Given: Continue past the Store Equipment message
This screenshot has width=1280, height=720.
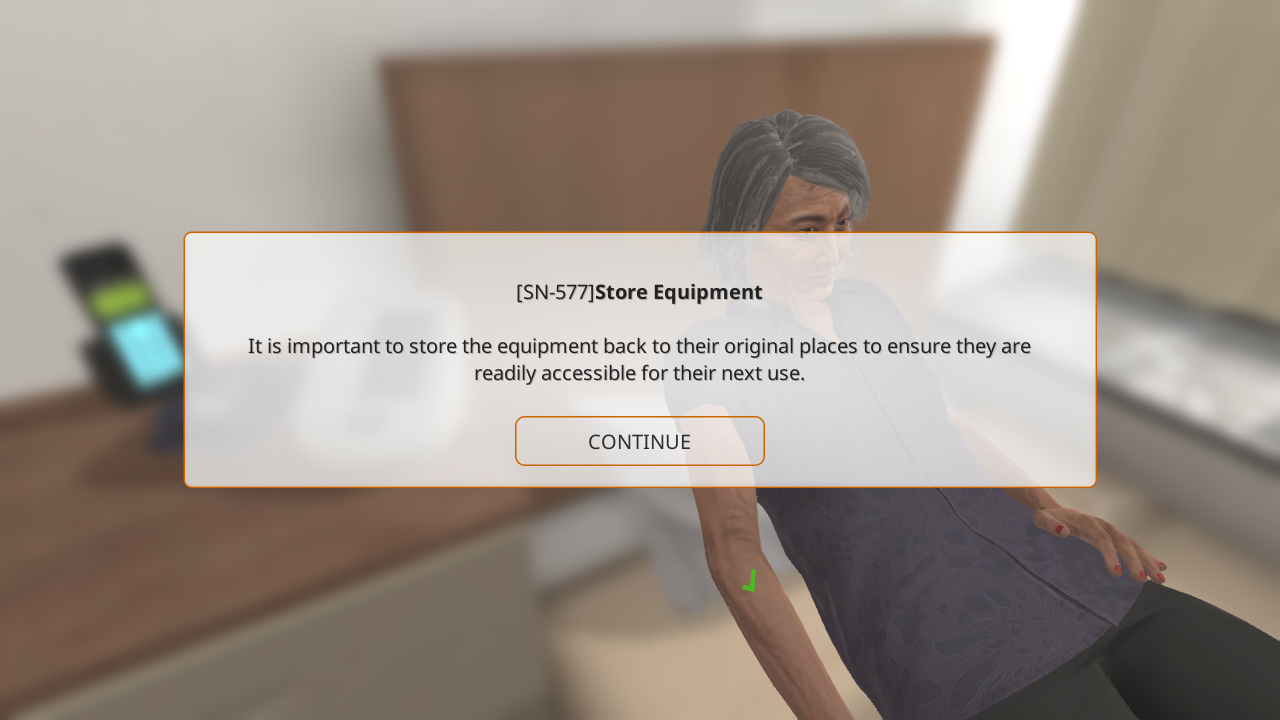Looking at the screenshot, I should pyautogui.click(x=639, y=441).
